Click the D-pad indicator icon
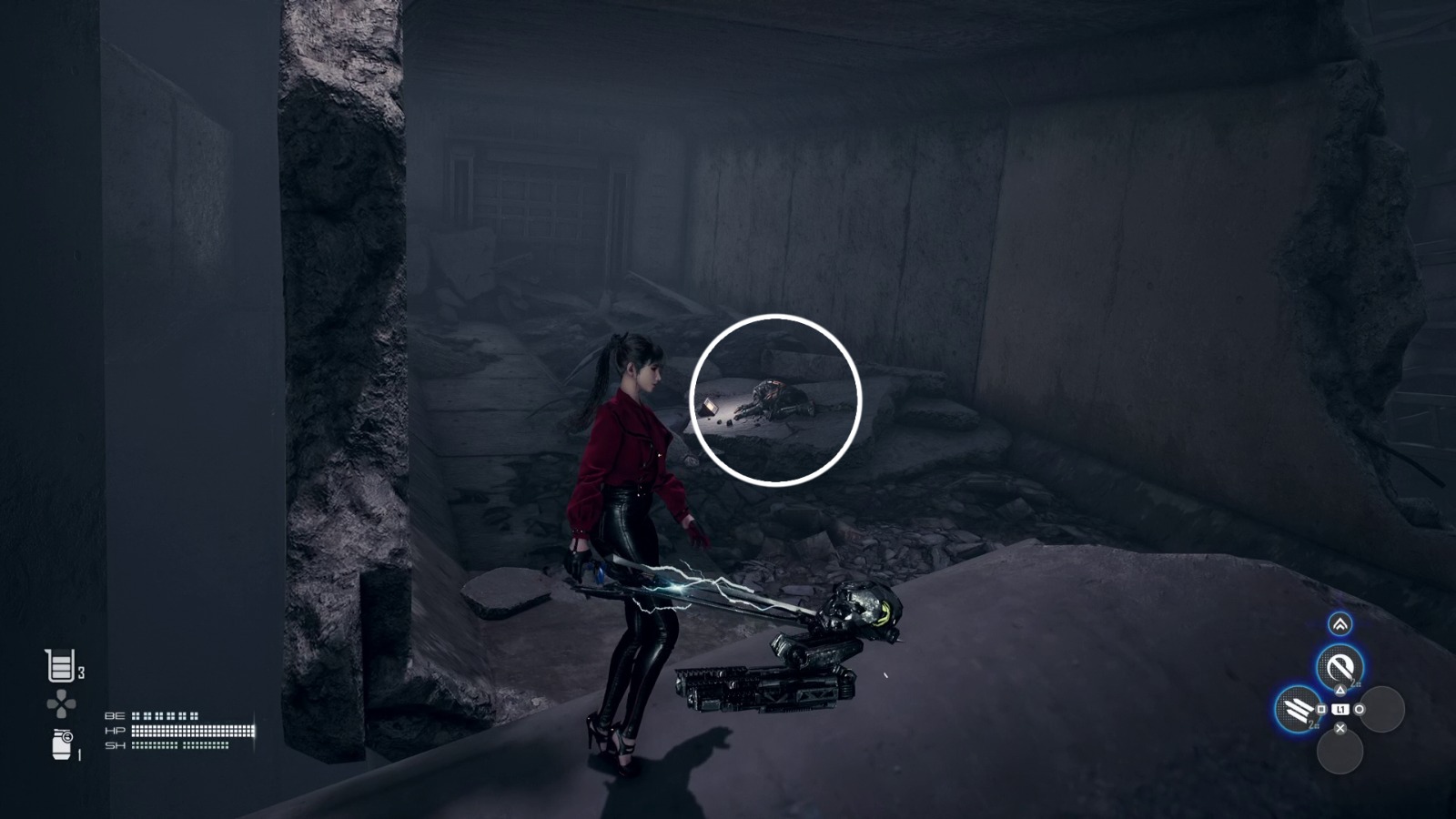1456x819 pixels. [x=59, y=703]
